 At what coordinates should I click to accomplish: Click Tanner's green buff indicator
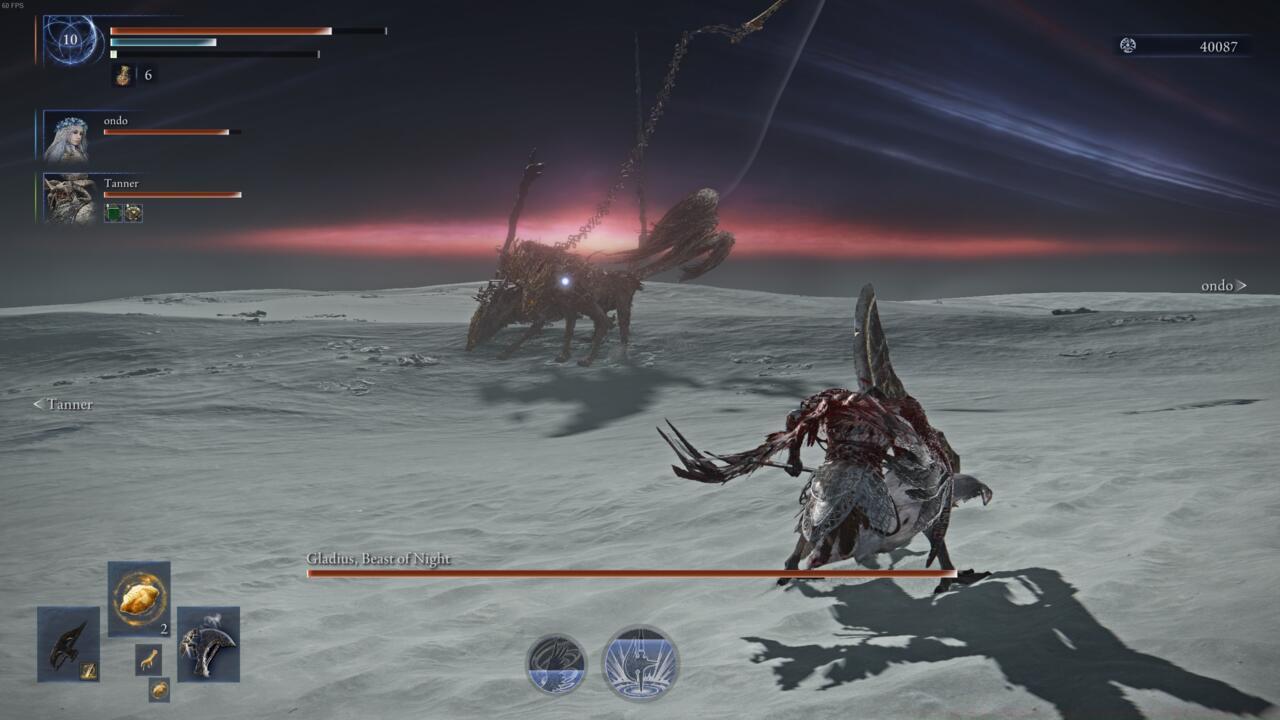(x=113, y=213)
